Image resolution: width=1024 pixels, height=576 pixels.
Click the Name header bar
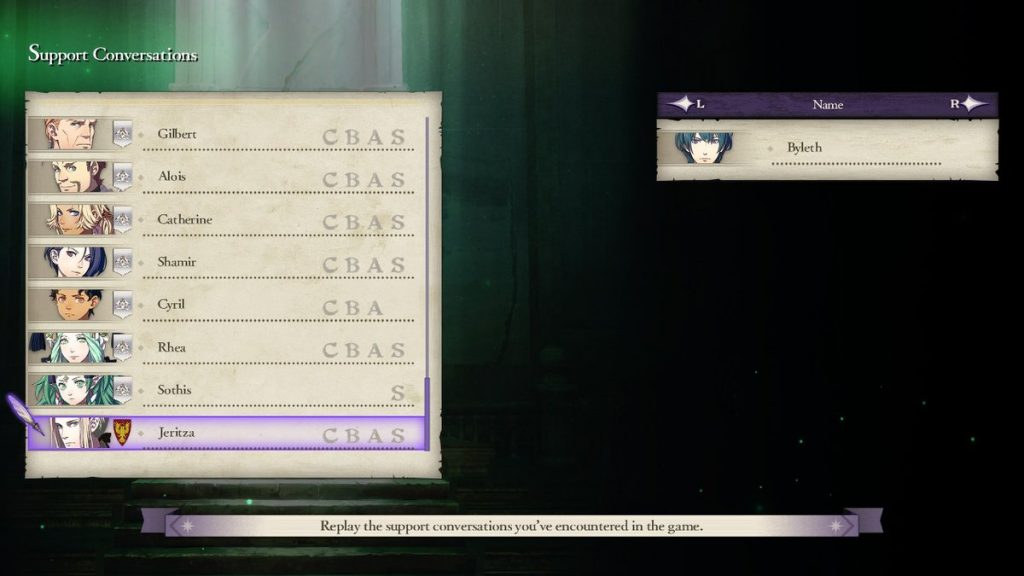(827, 104)
